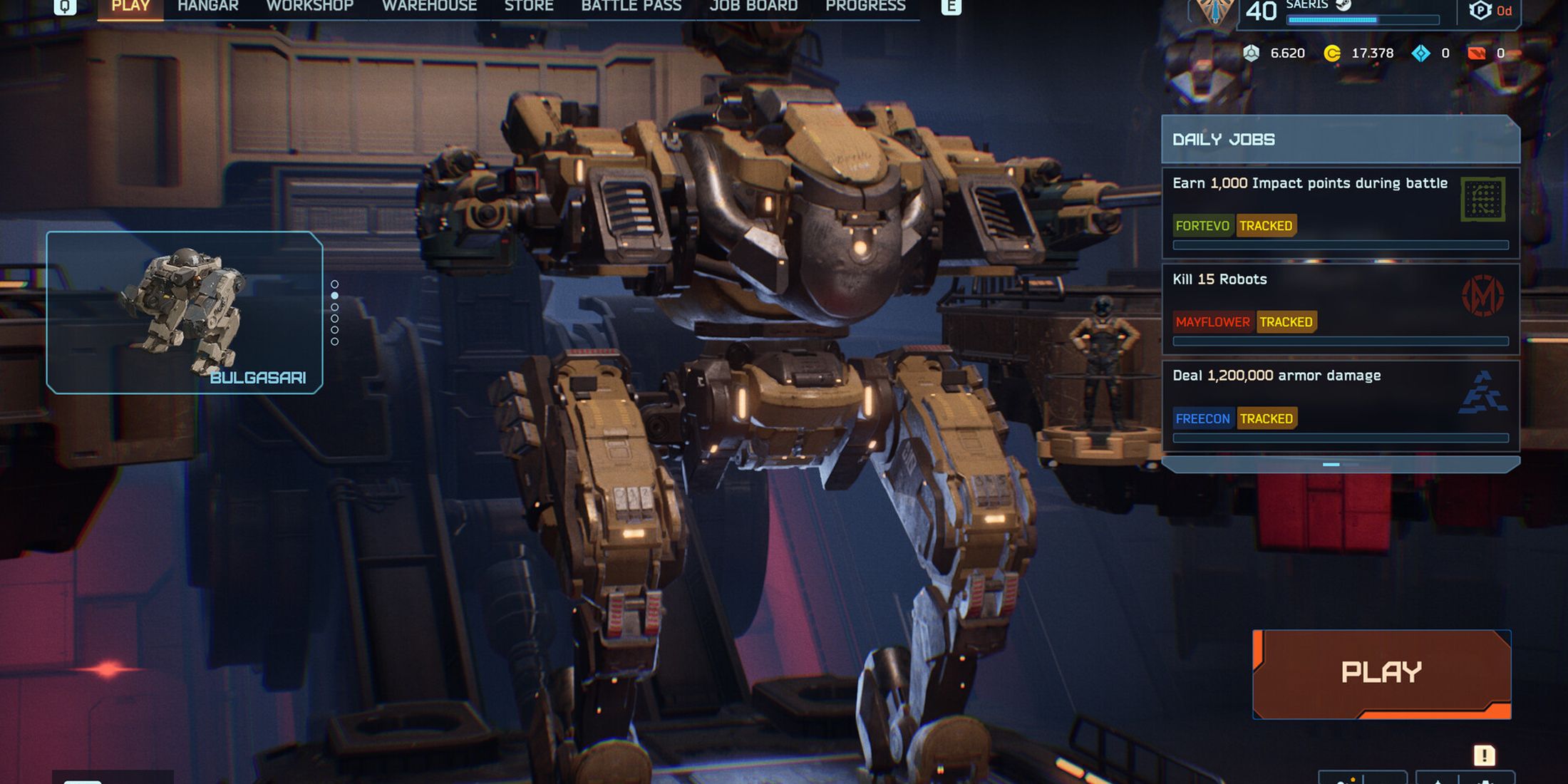The height and width of the screenshot is (784, 1568).
Task: Open the Battle Pass tab
Action: (631, 6)
